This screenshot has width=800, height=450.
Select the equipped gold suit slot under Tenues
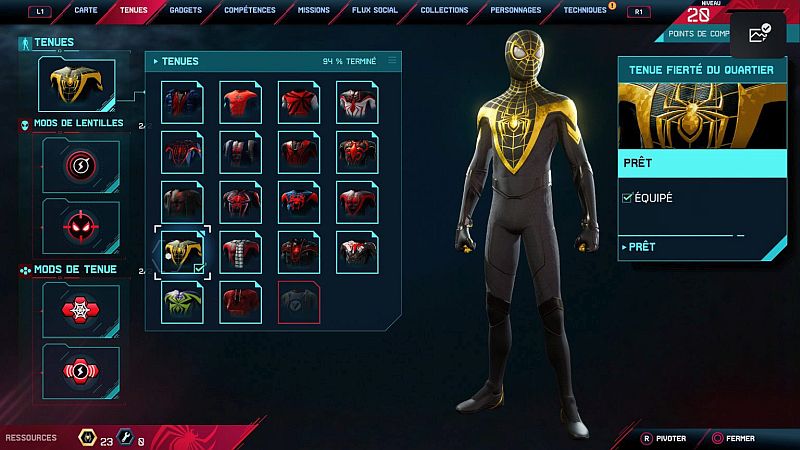click(x=76, y=86)
